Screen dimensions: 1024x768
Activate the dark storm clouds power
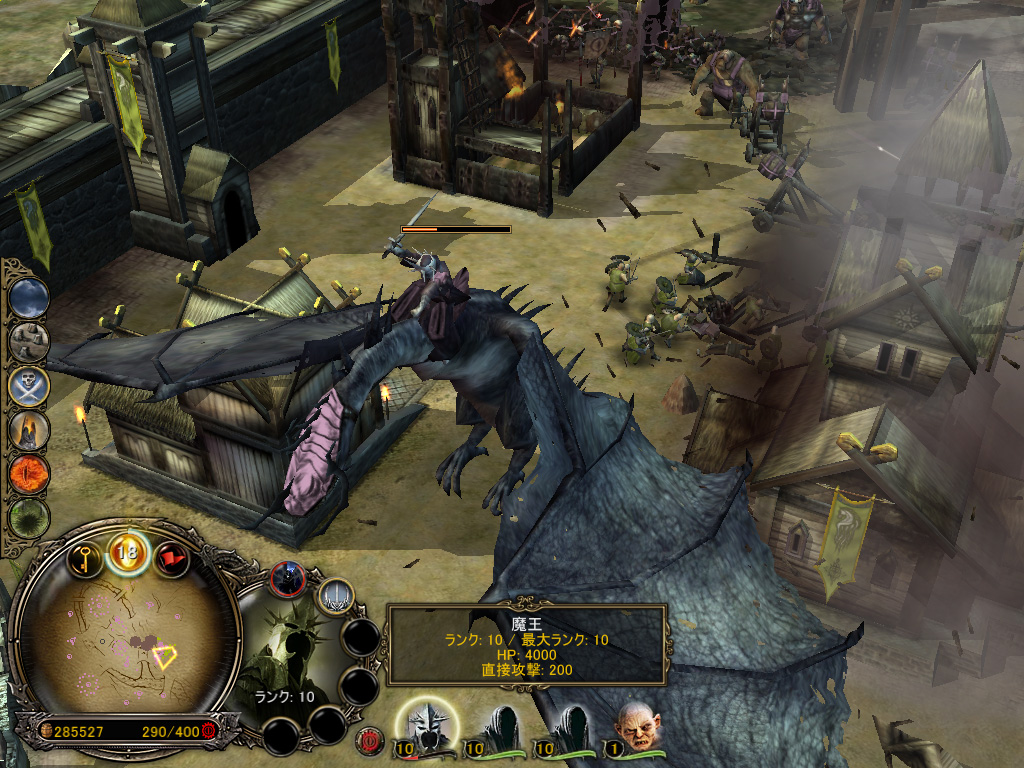point(29,297)
